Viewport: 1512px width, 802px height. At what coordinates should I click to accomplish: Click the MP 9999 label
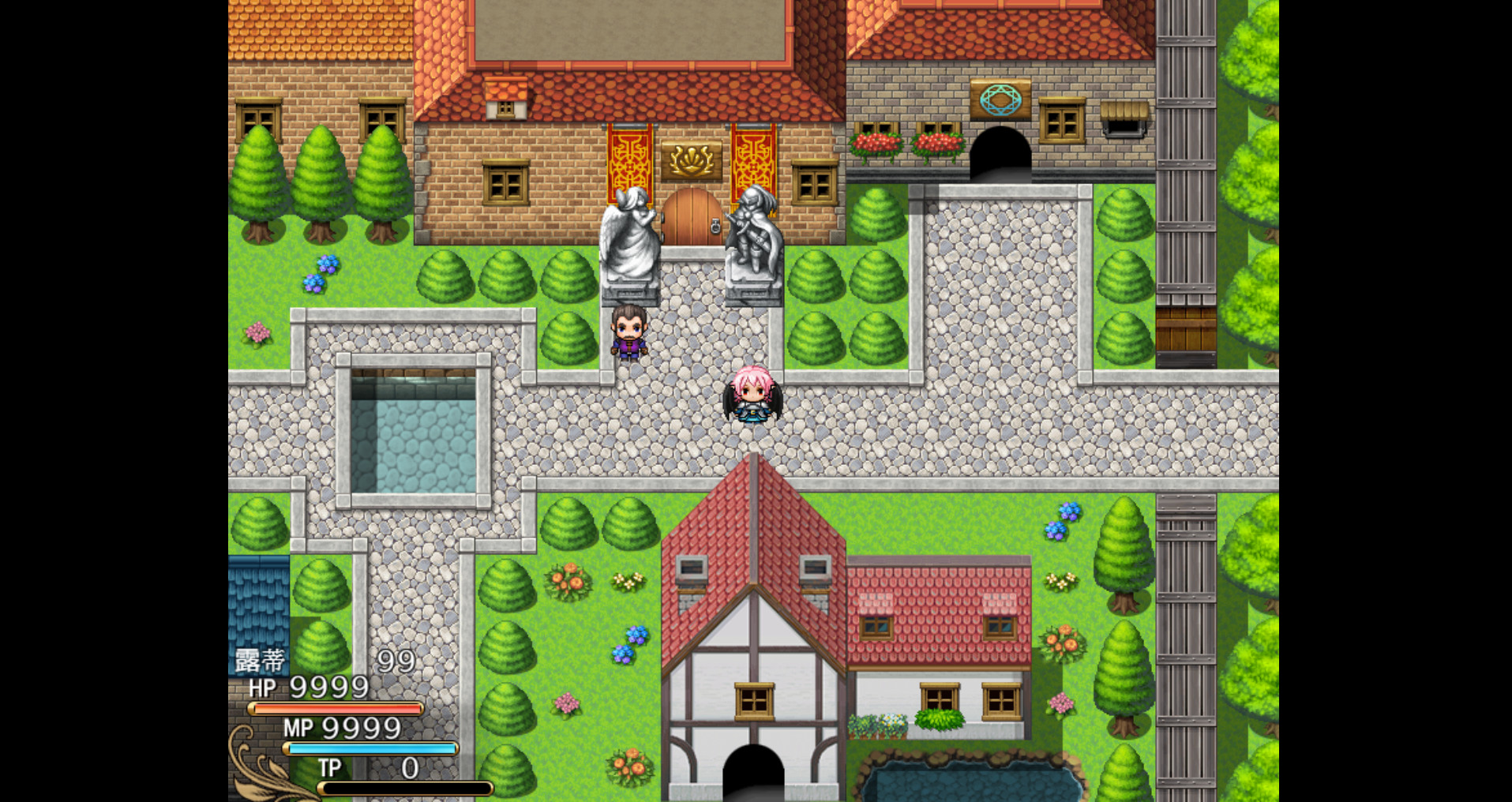click(x=342, y=728)
